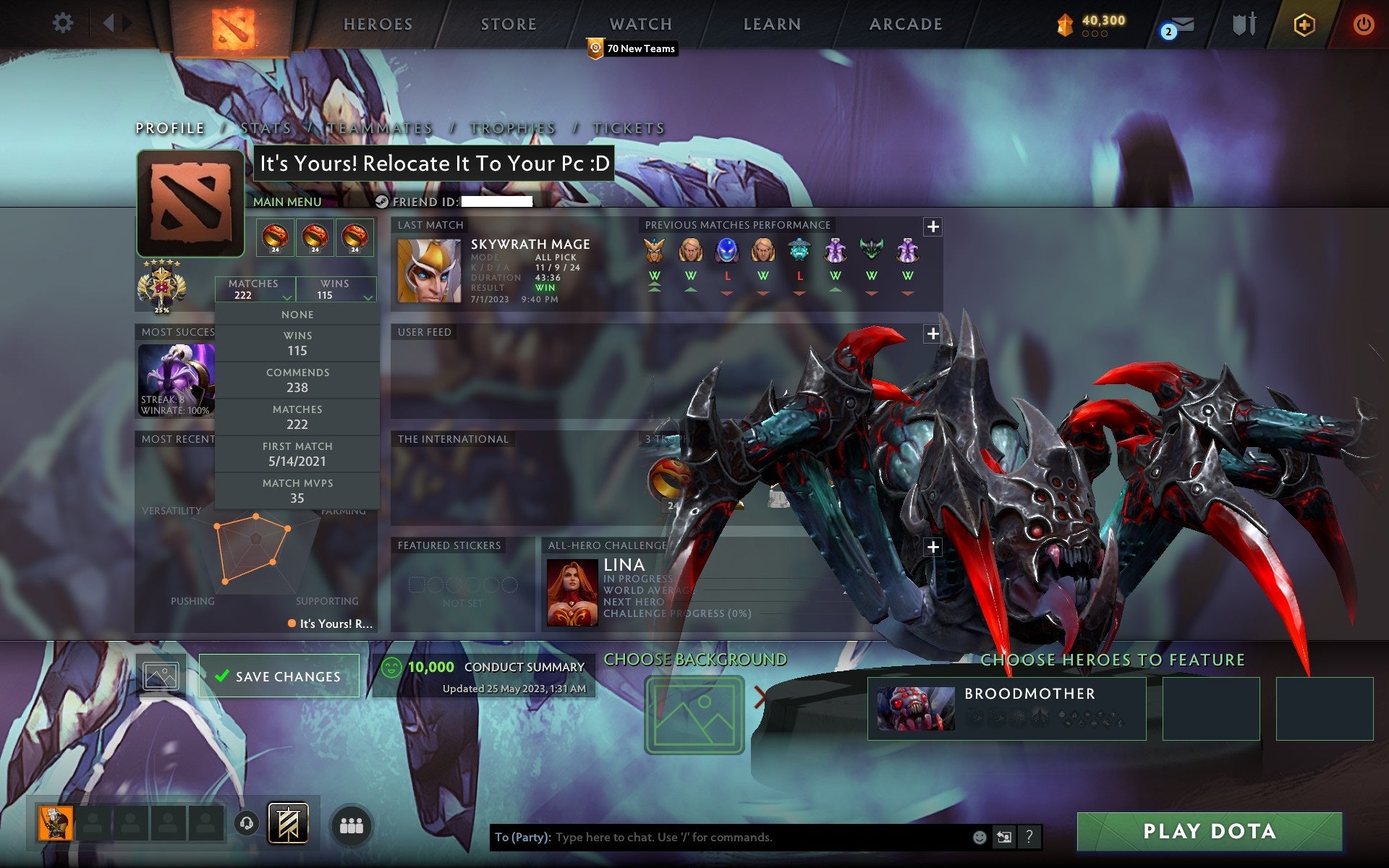1389x868 pixels.
Task: Click the chat help question mark icon
Action: click(1029, 837)
